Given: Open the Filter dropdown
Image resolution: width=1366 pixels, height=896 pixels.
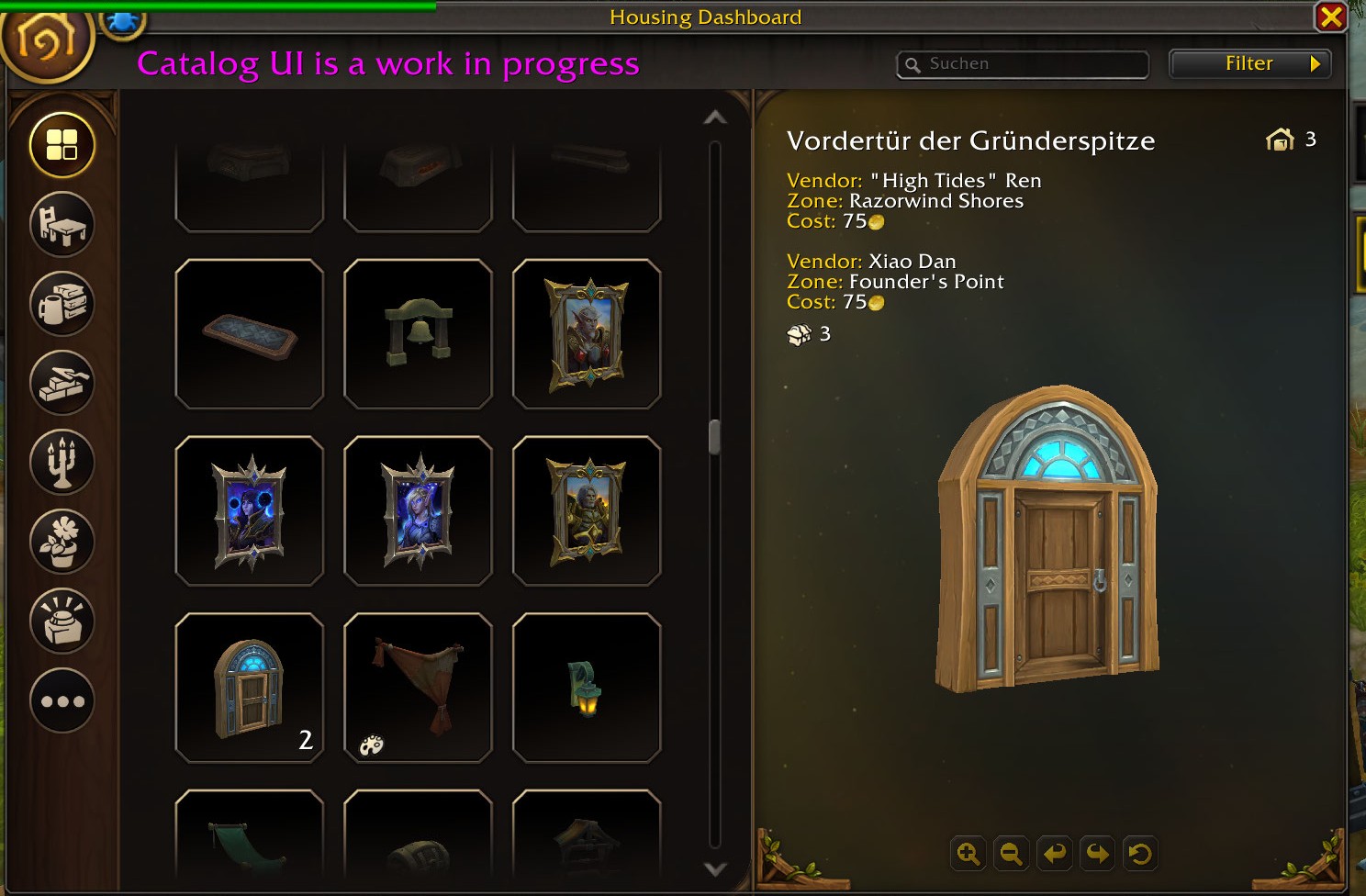Looking at the screenshot, I should pyautogui.click(x=1249, y=64).
